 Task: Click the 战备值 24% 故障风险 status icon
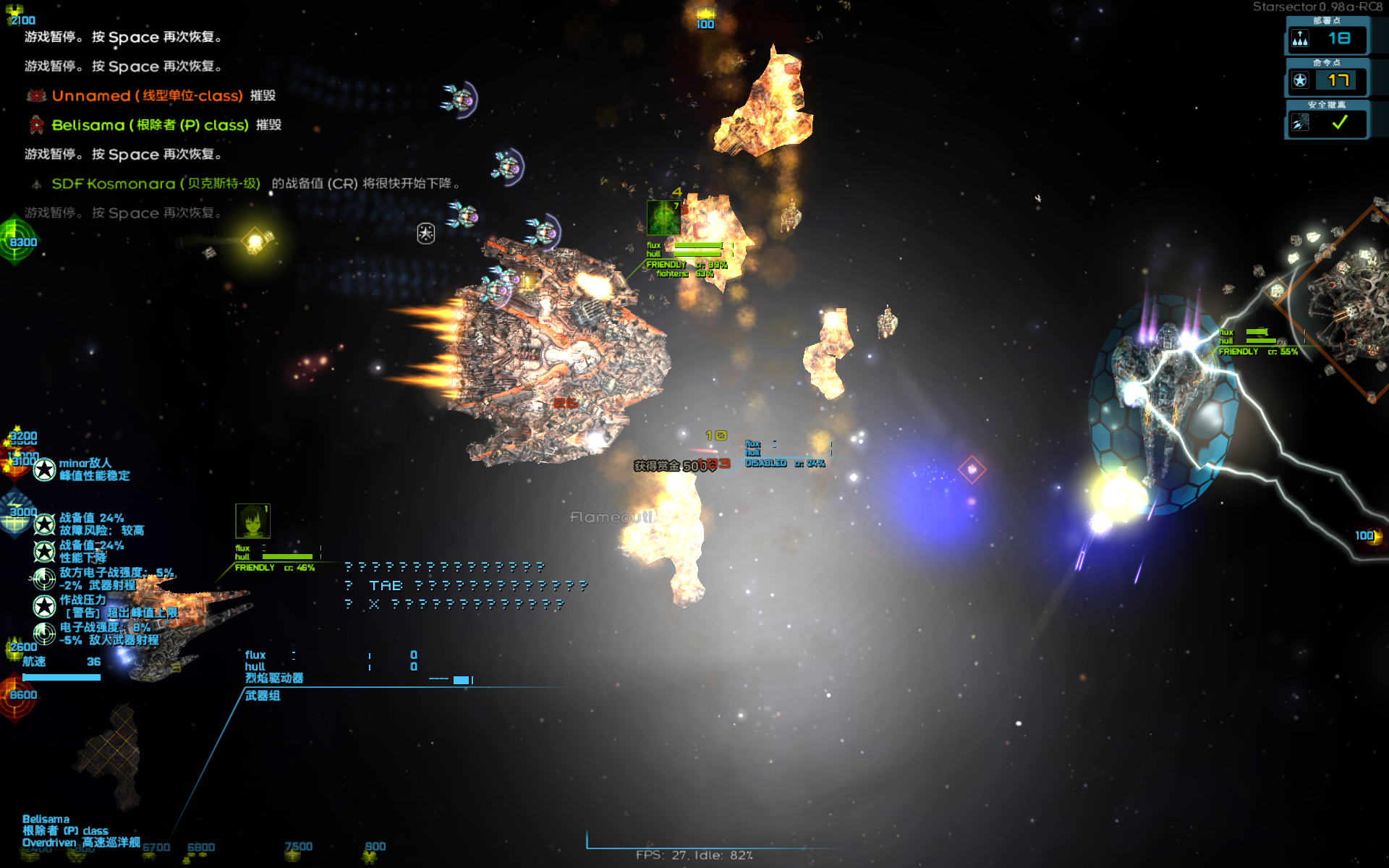45,524
